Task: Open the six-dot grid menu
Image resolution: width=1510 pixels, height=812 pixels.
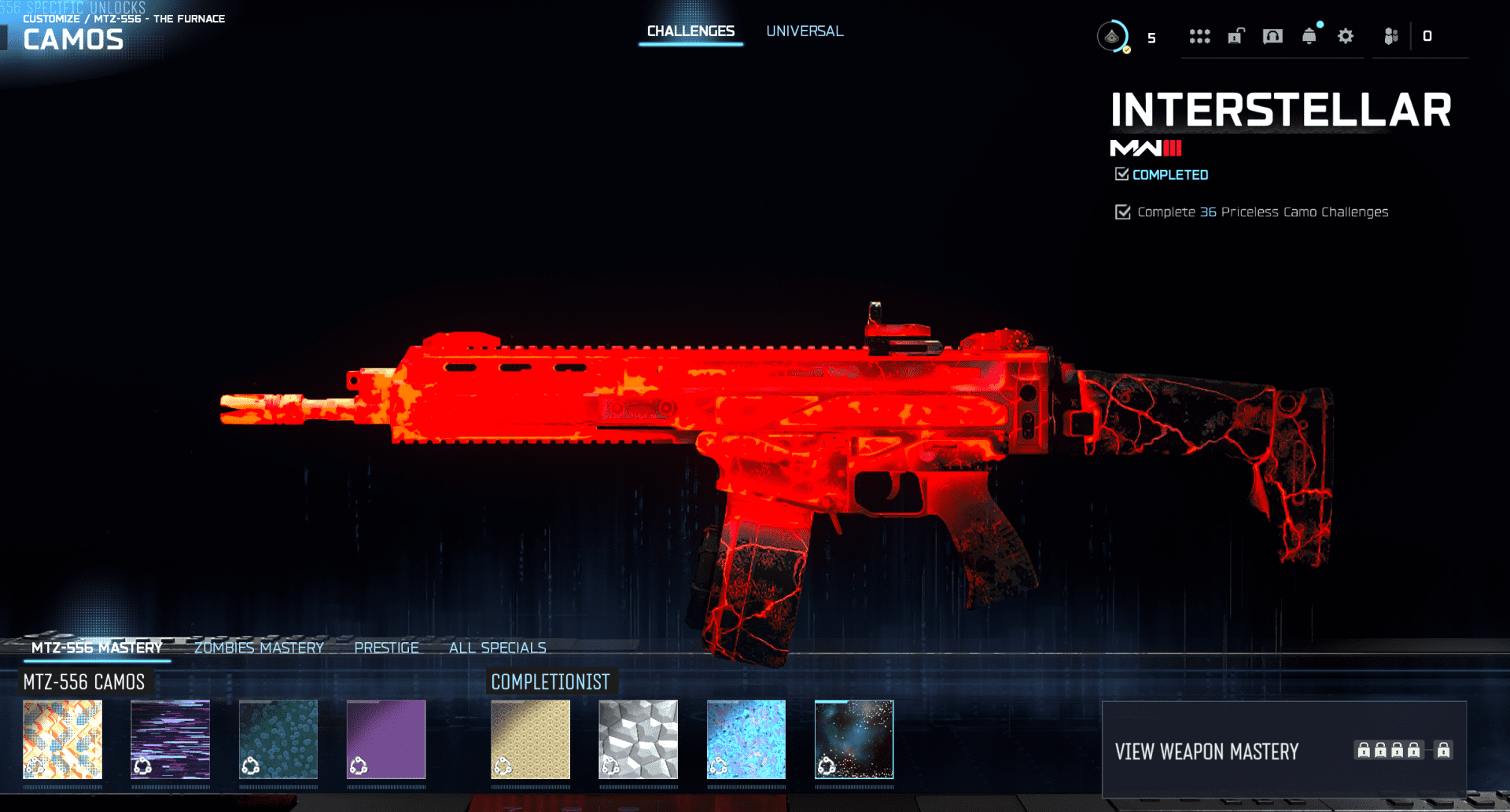Action: click(1199, 36)
